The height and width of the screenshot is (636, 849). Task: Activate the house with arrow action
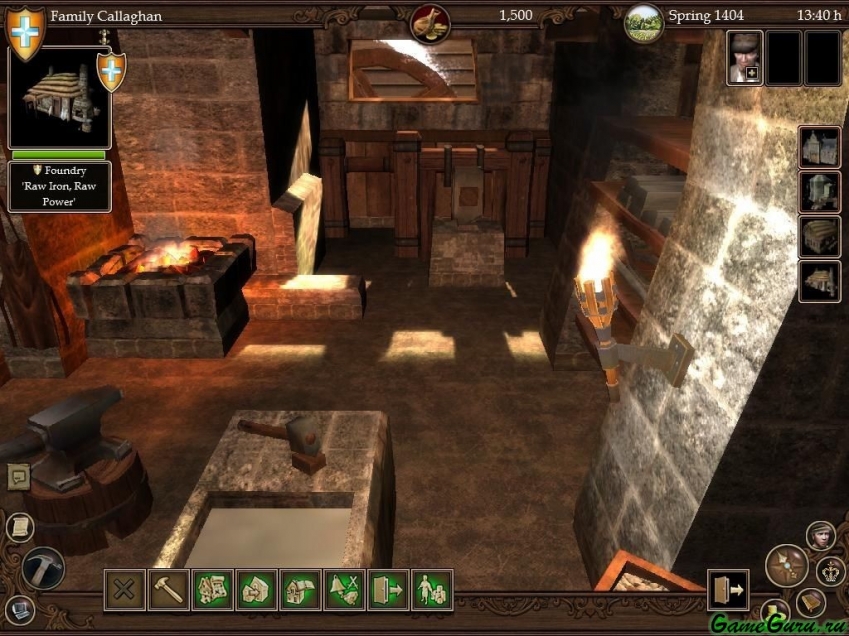click(256, 589)
